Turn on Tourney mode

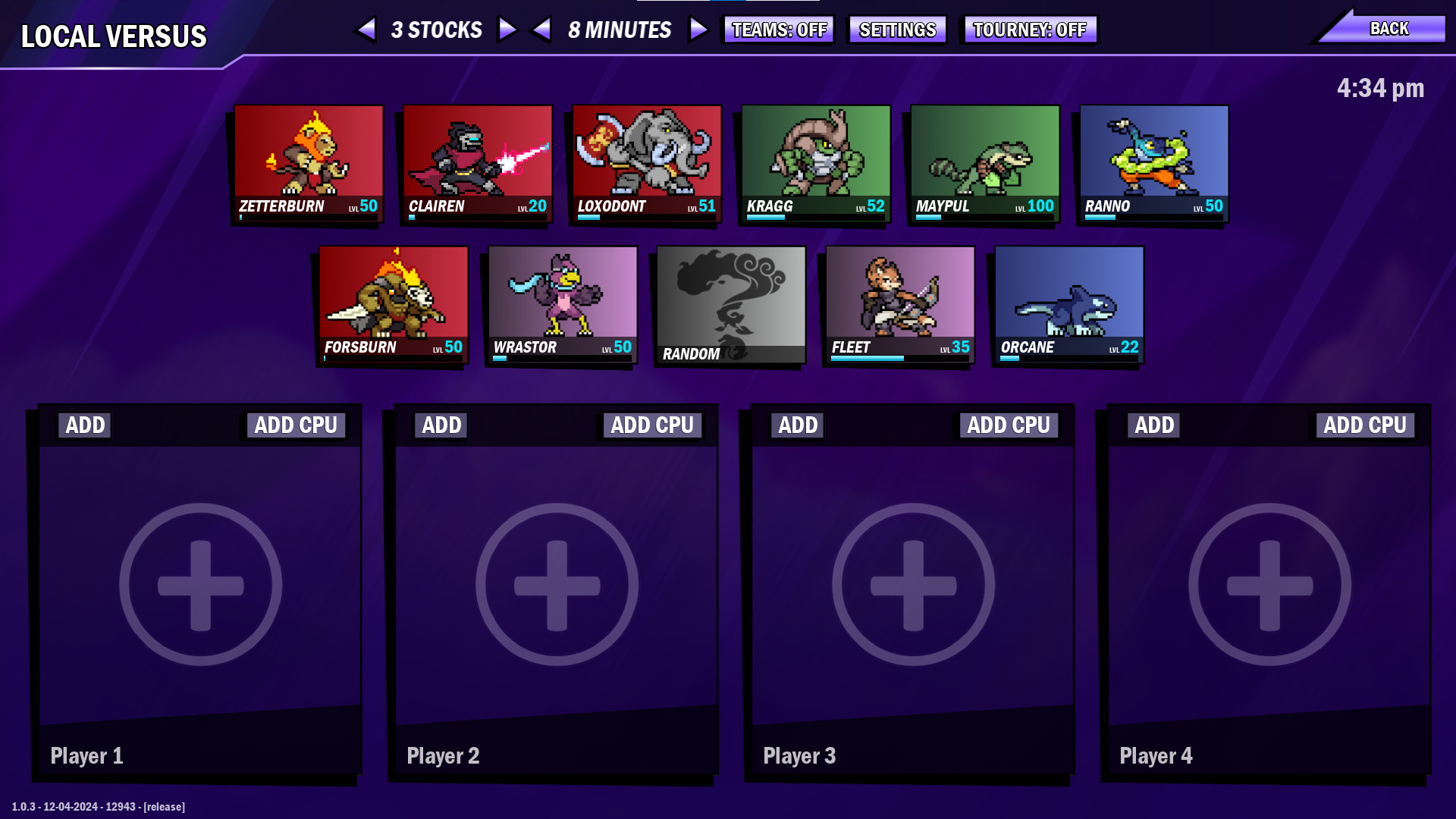1029,30
